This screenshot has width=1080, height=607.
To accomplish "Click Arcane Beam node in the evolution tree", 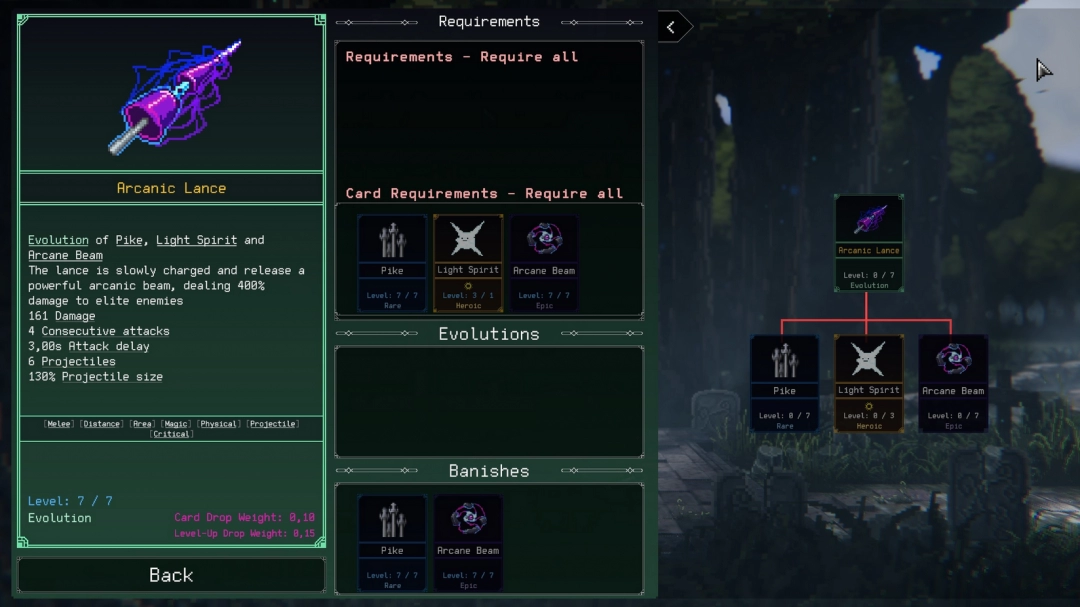I will point(953,383).
